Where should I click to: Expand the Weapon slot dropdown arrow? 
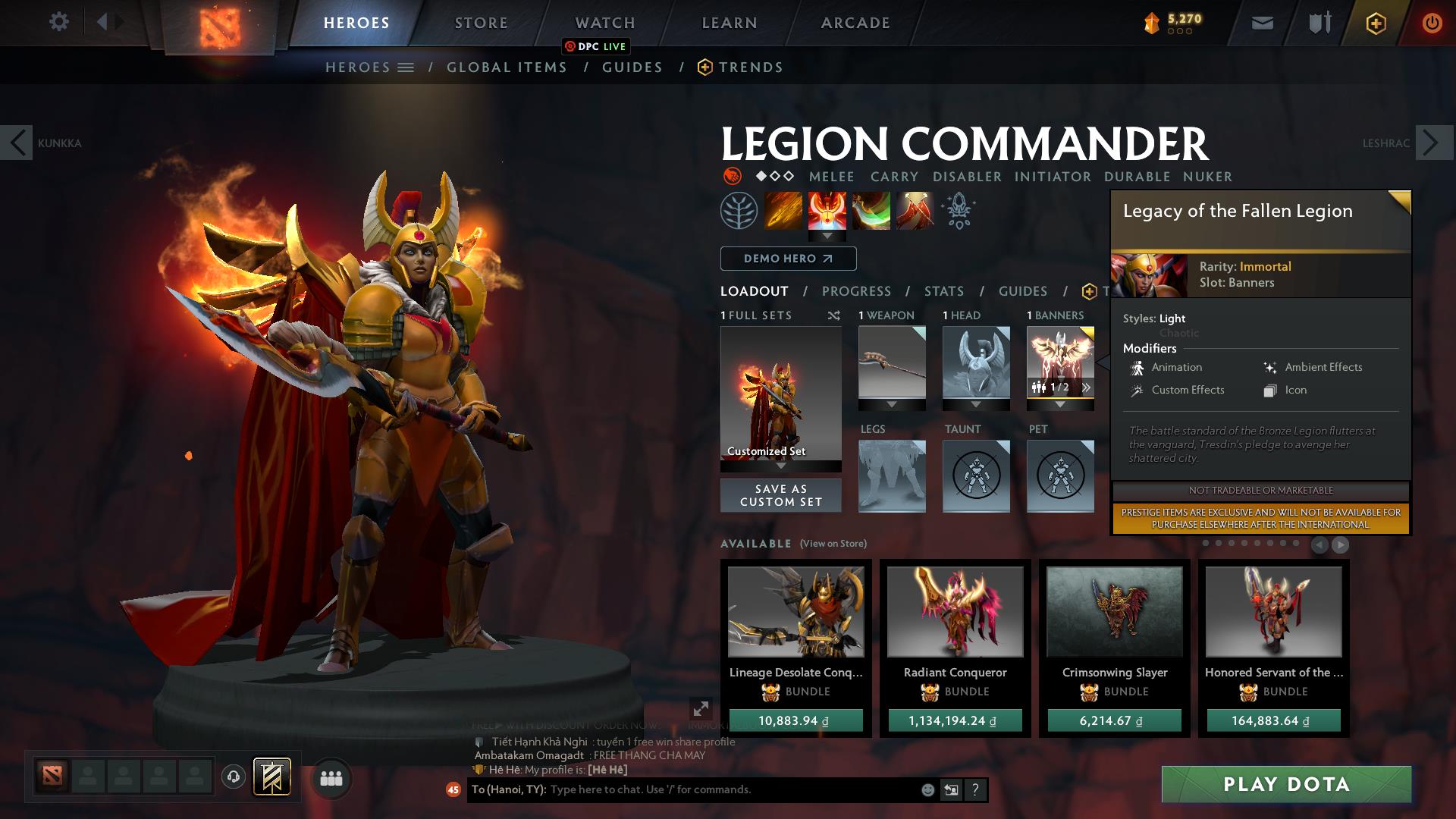[x=891, y=404]
